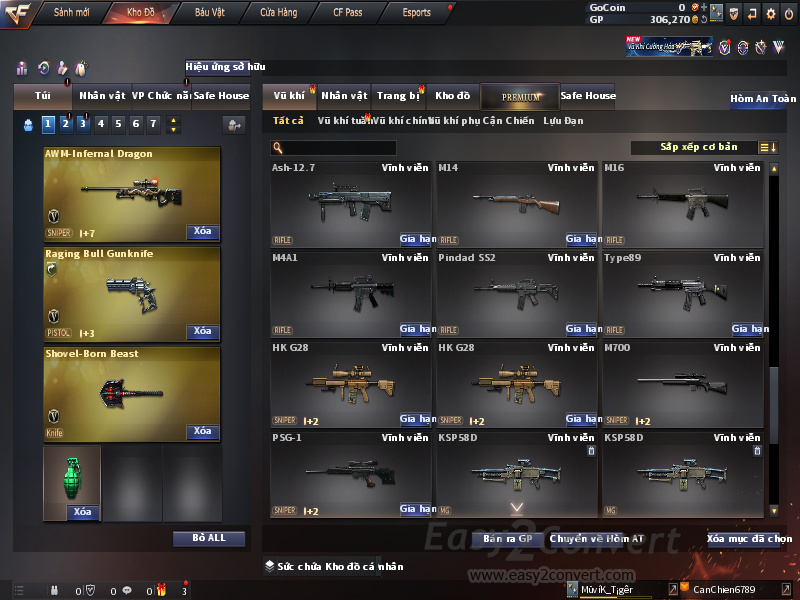The width and height of the screenshot is (800, 600).
Task: Show the PREMIUM storage tab
Action: [520, 97]
